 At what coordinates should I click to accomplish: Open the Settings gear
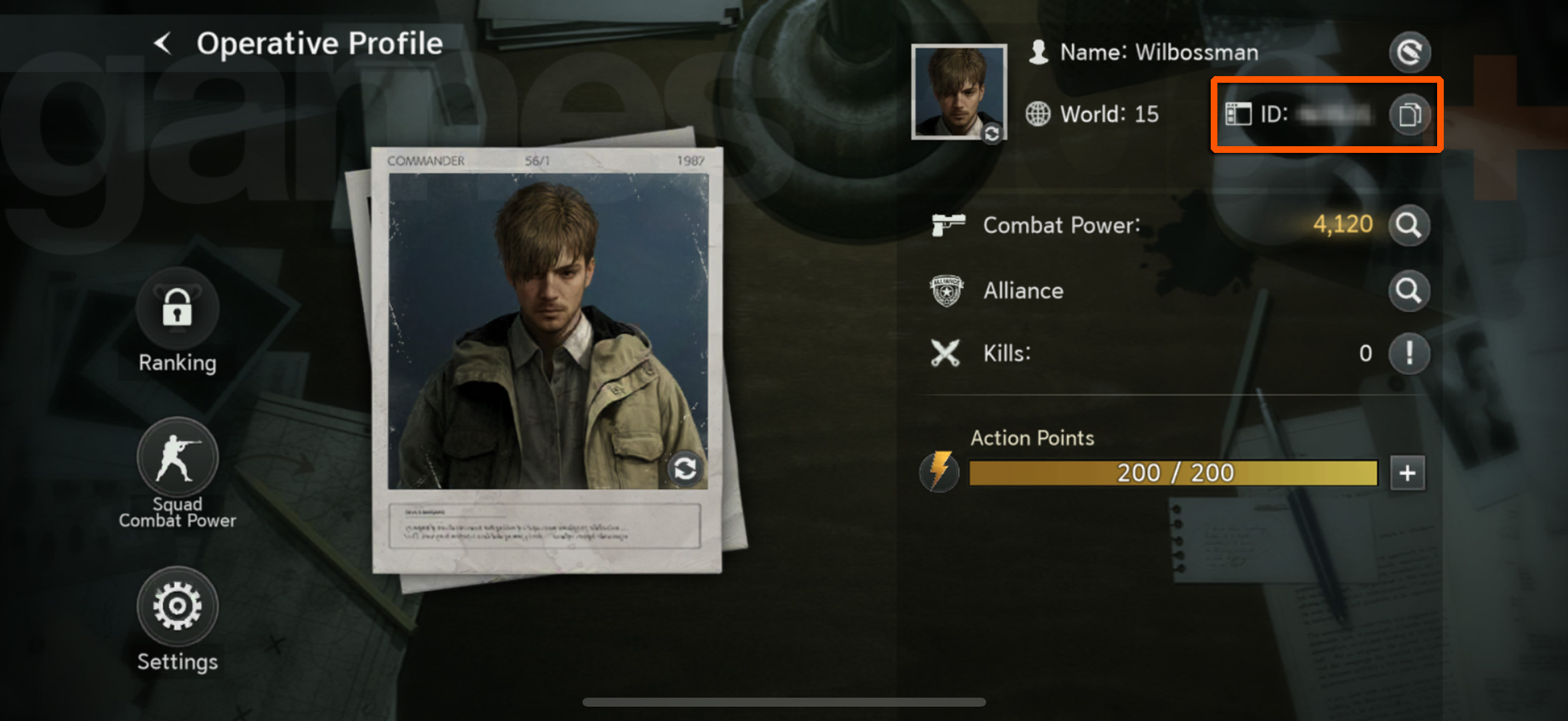pyautogui.click(x=176, y=605)
